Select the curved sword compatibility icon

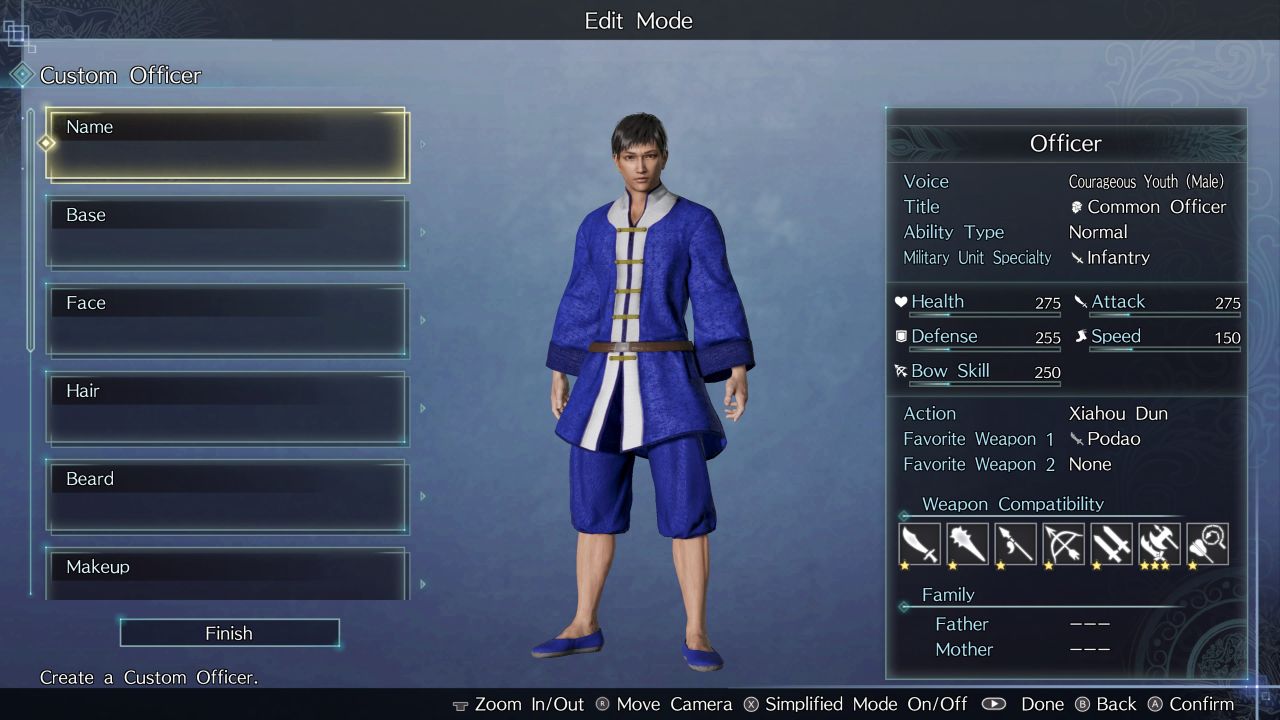pos(919,544)
